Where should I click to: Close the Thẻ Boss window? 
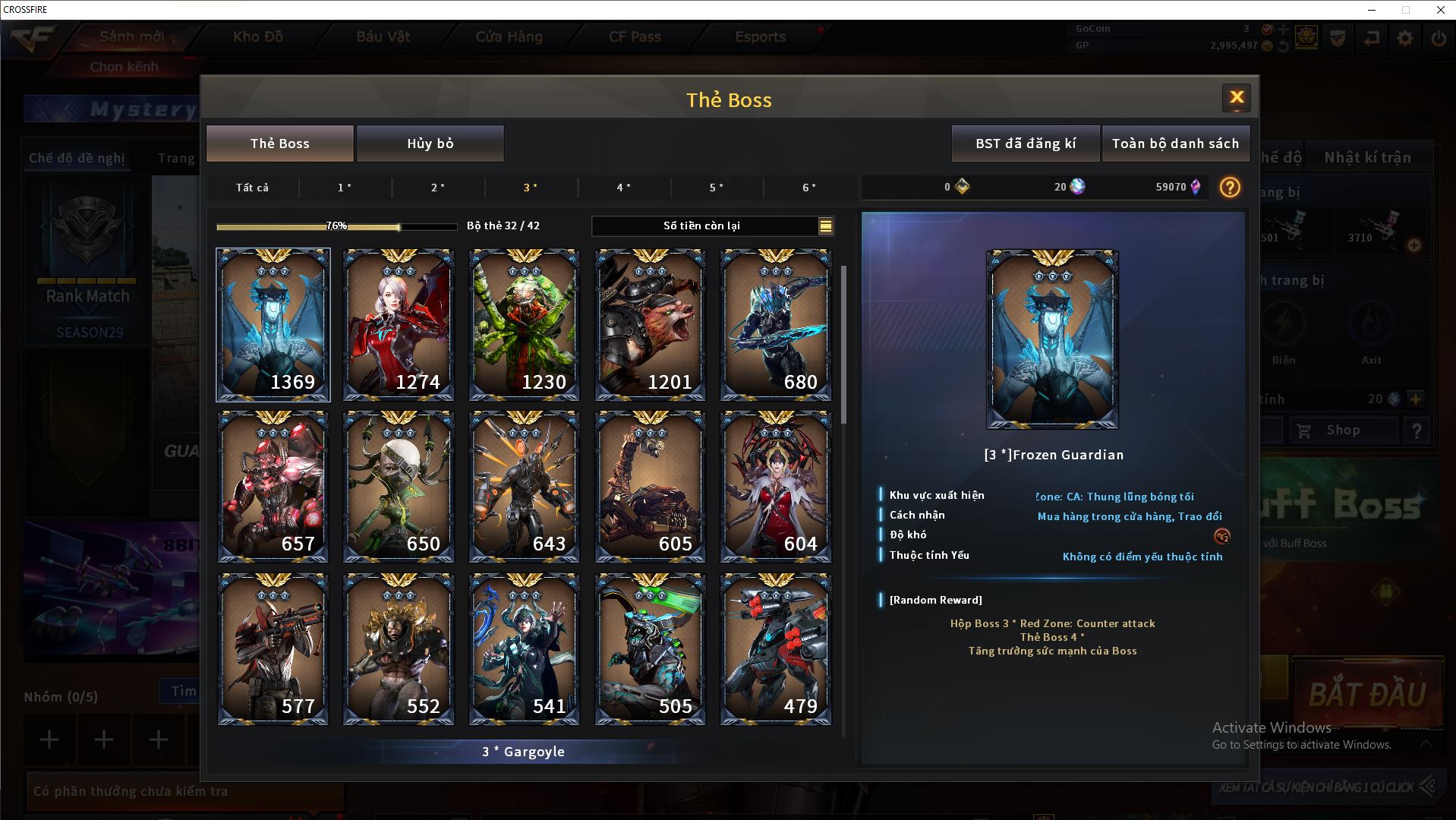tap(1236, 97)
